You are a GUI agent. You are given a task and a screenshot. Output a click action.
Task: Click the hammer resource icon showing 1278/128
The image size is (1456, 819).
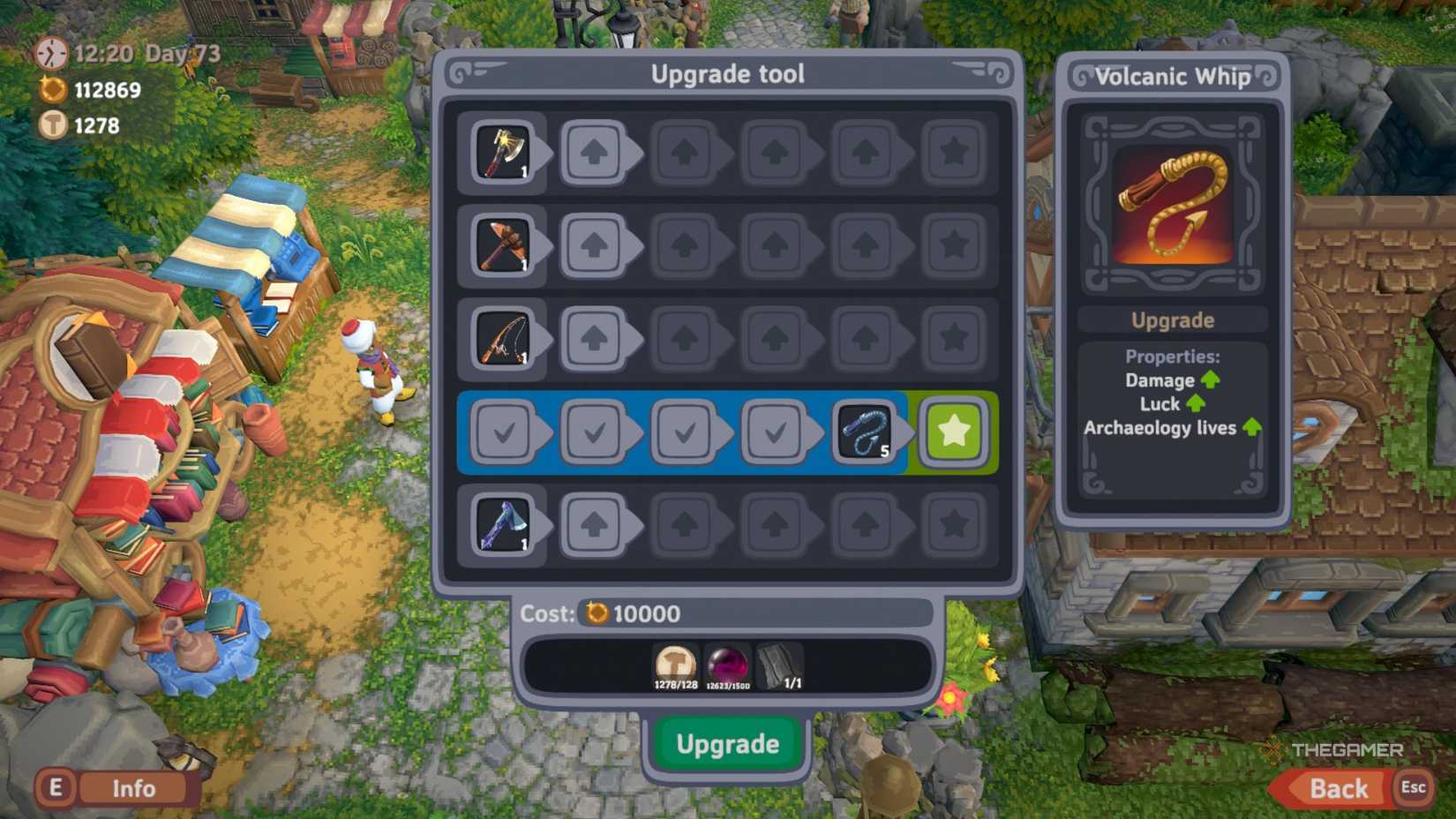[x=673, y=664]
